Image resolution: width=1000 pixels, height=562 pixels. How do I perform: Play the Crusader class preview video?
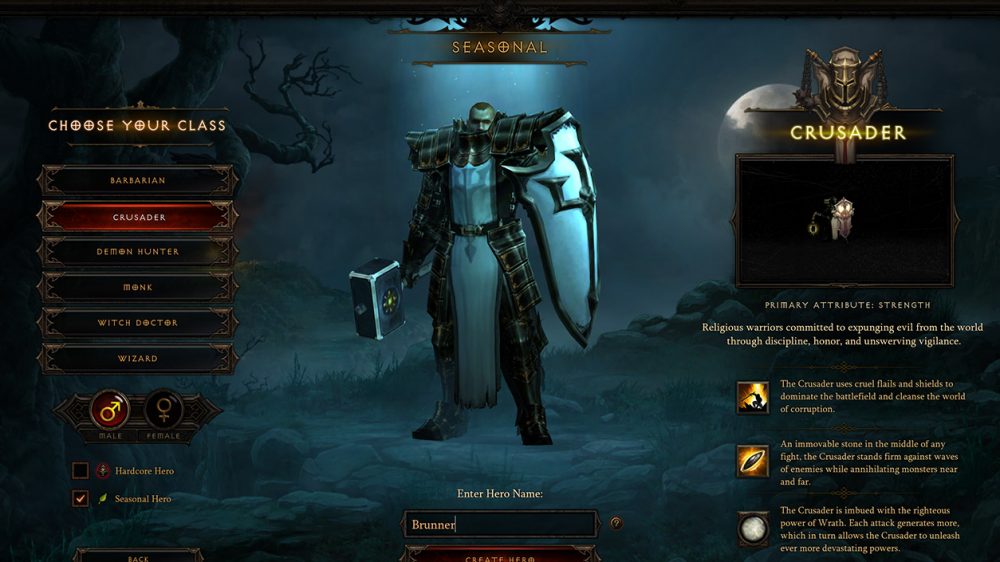845,220
